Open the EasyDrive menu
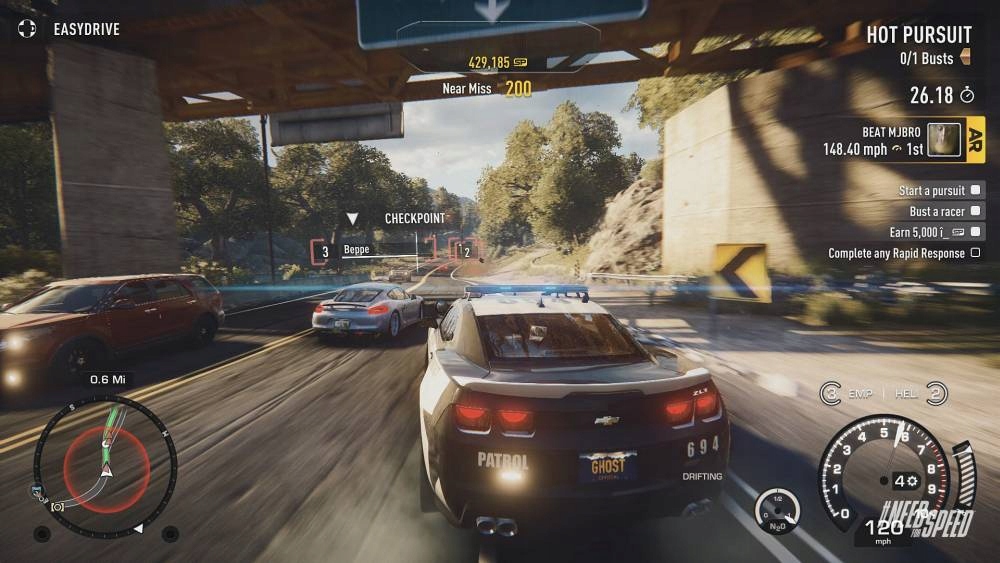The width and height of the screenshot is (1000, 563). 68,29
